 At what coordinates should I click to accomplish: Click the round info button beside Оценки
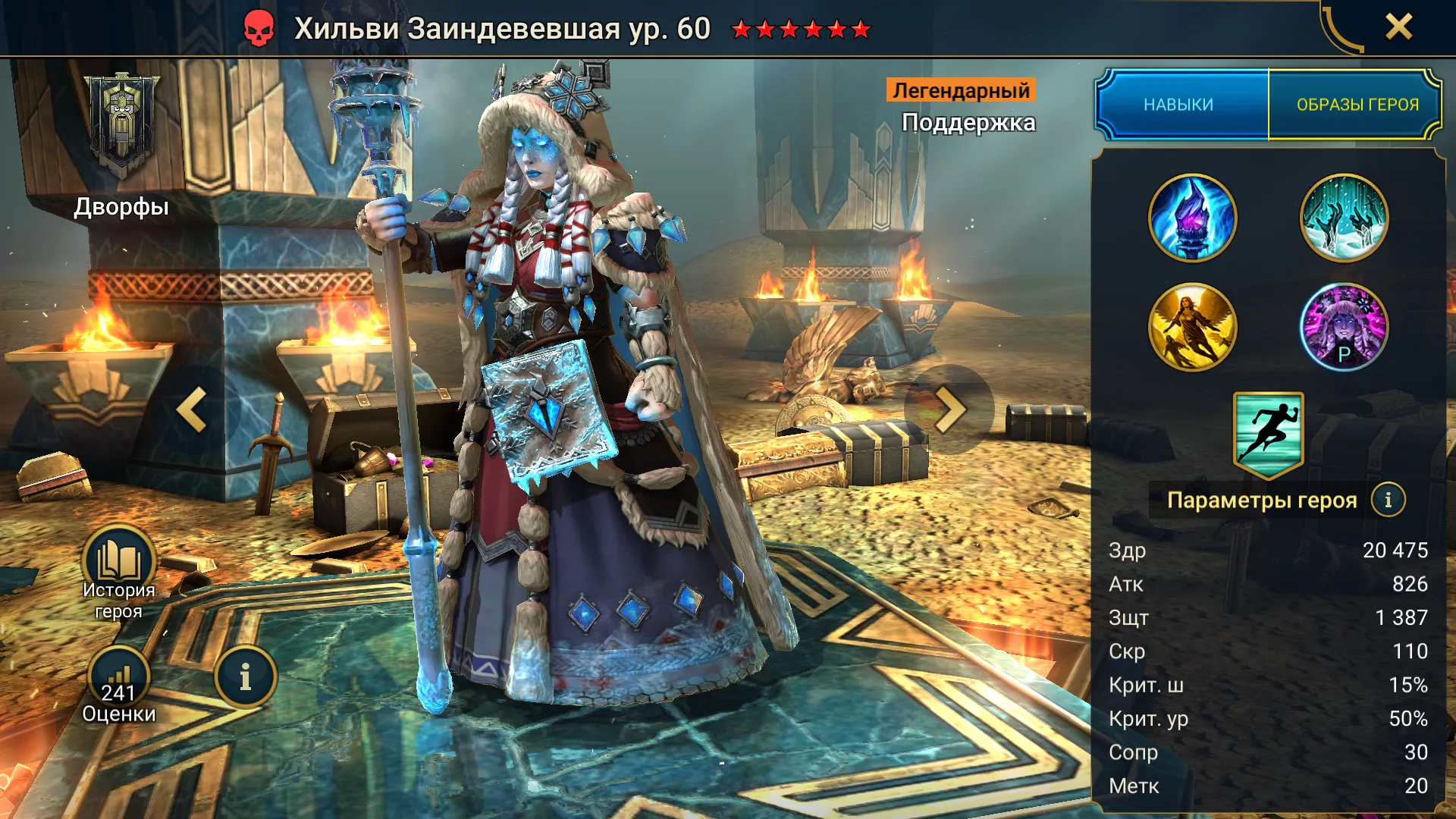[x=245, y=677]
